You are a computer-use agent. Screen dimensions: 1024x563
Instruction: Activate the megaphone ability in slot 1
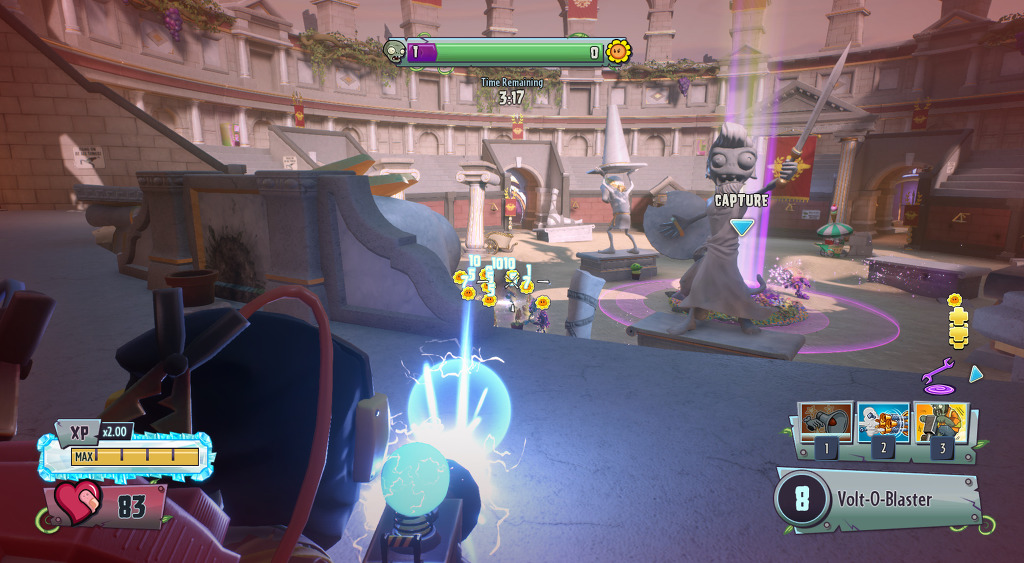pos(826,423)
